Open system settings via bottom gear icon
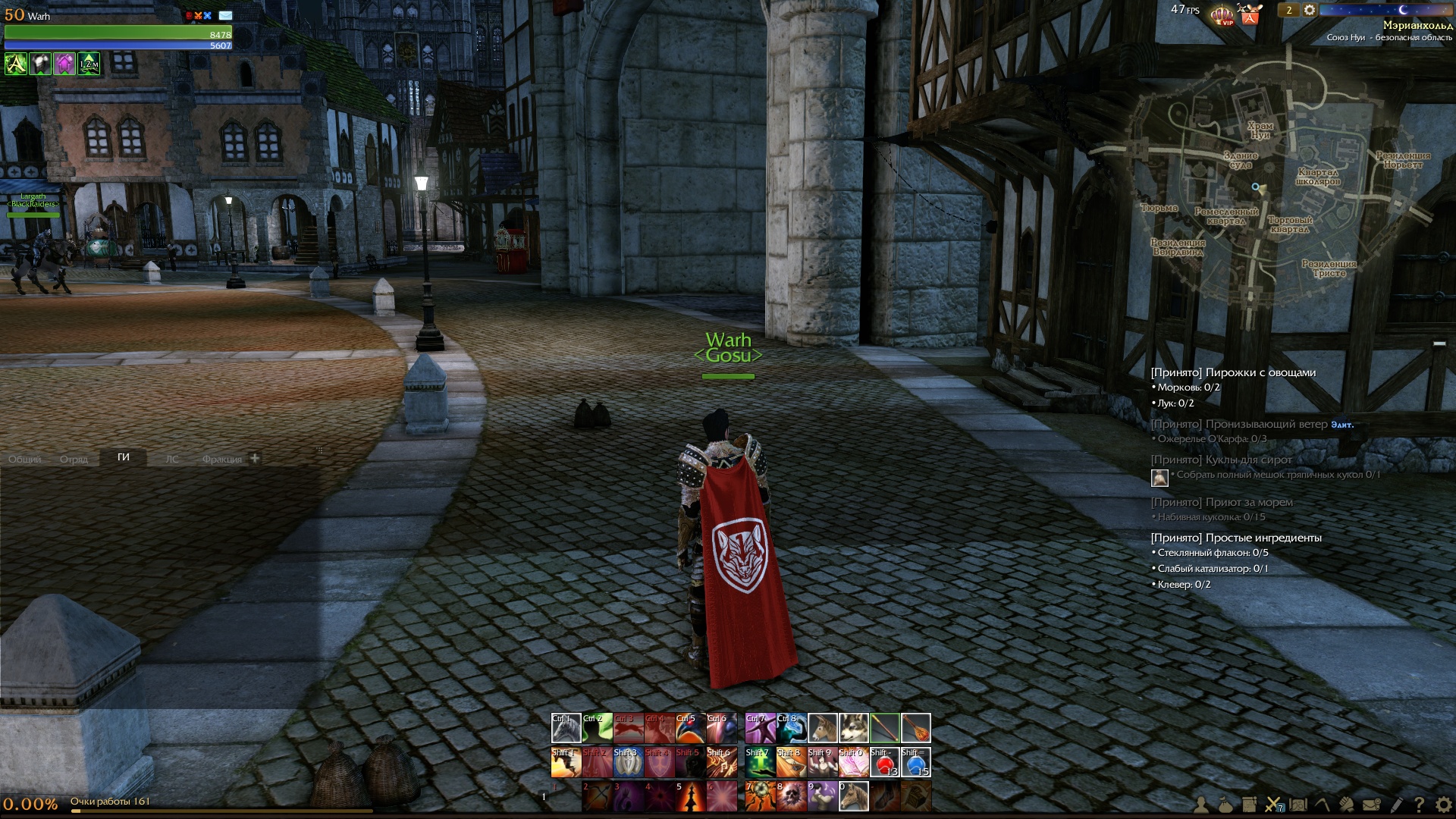Viewport: 1456px width, 819px height. (1443, 805)
